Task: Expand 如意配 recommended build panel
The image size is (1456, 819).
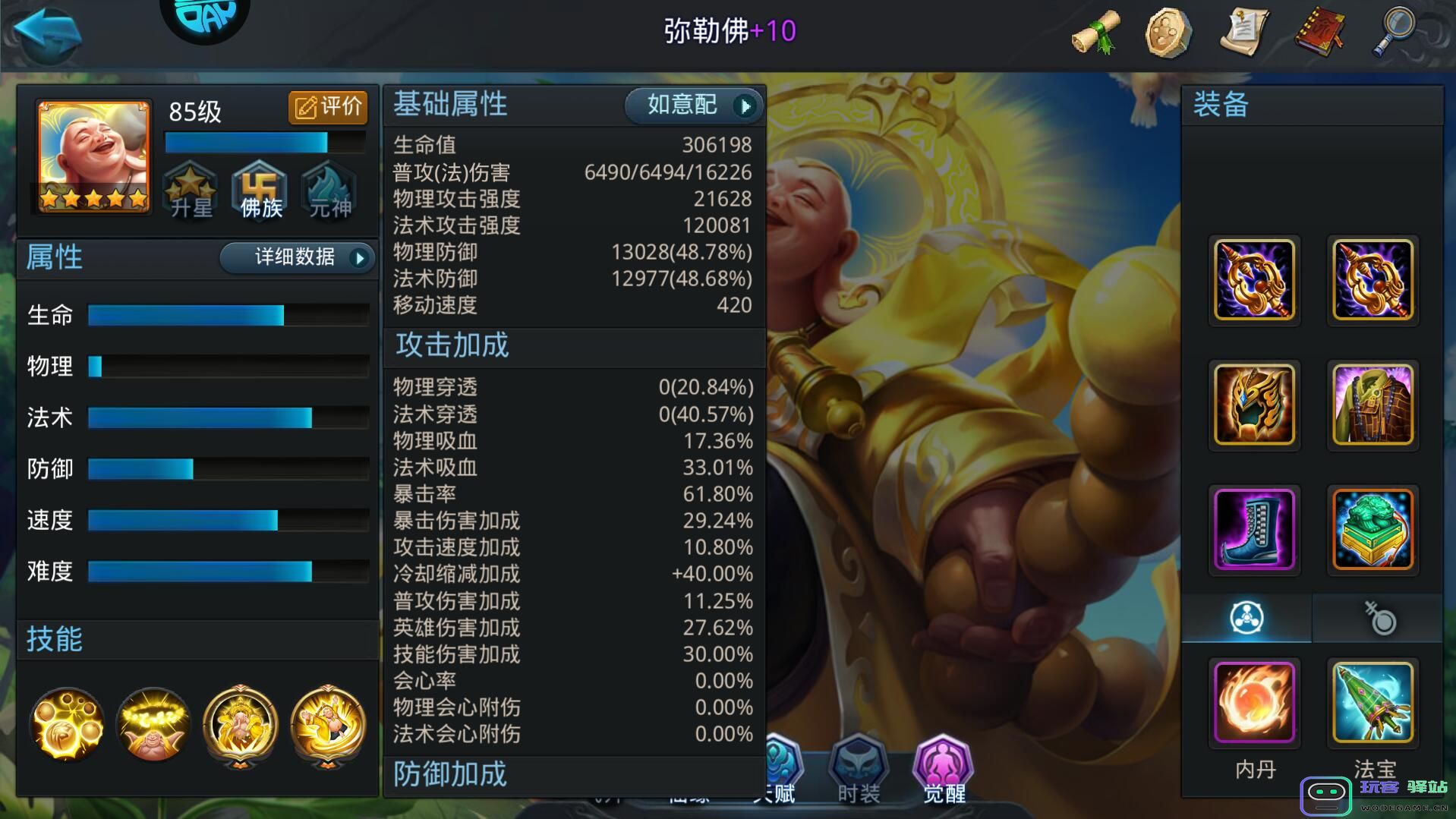Action: pyautogui.click(x=691, y=106)
